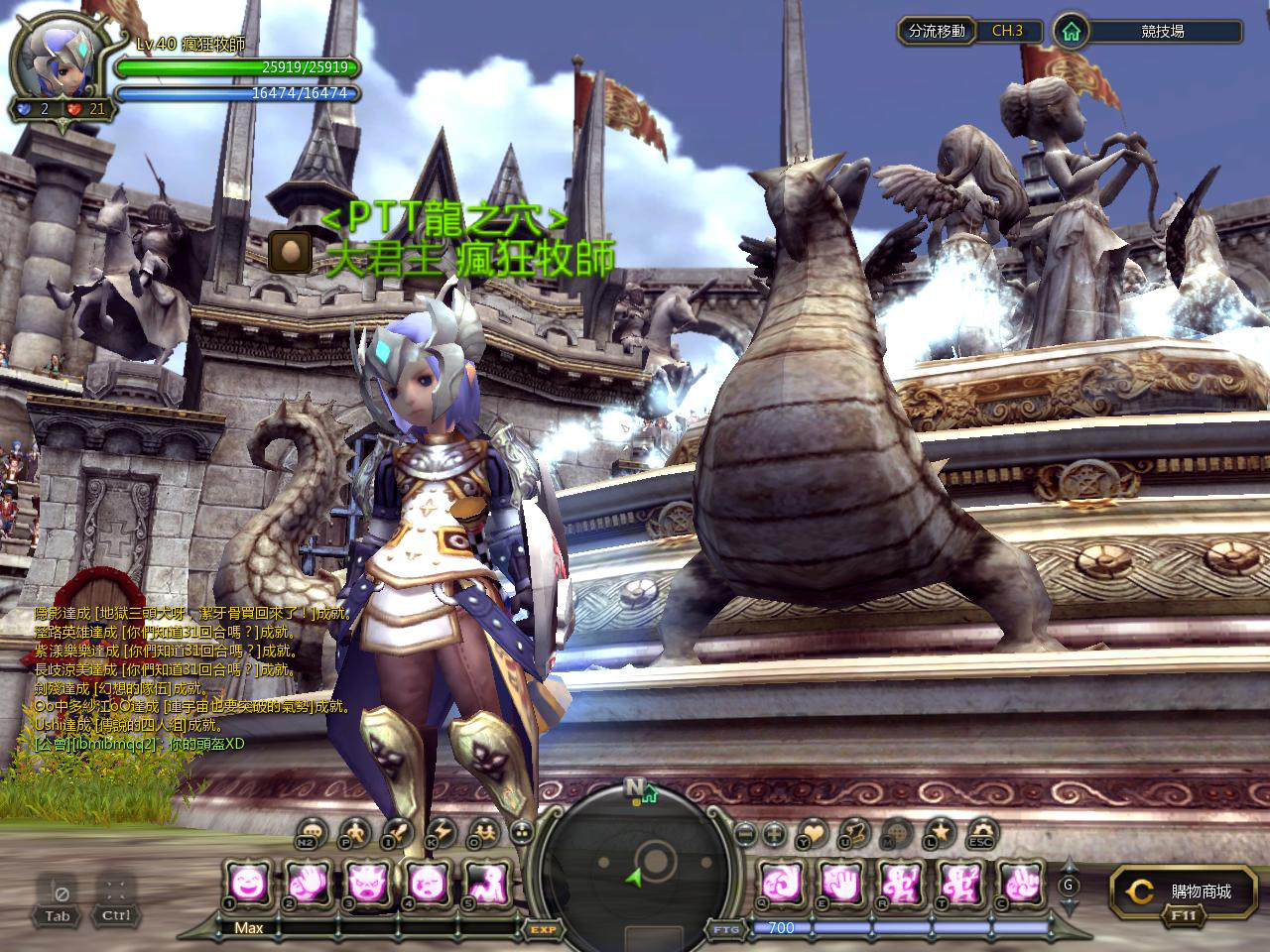The image size is (1270, 952).
Task: Open the sword icon inventory menu (I)
Action: [x=397, y=832]
